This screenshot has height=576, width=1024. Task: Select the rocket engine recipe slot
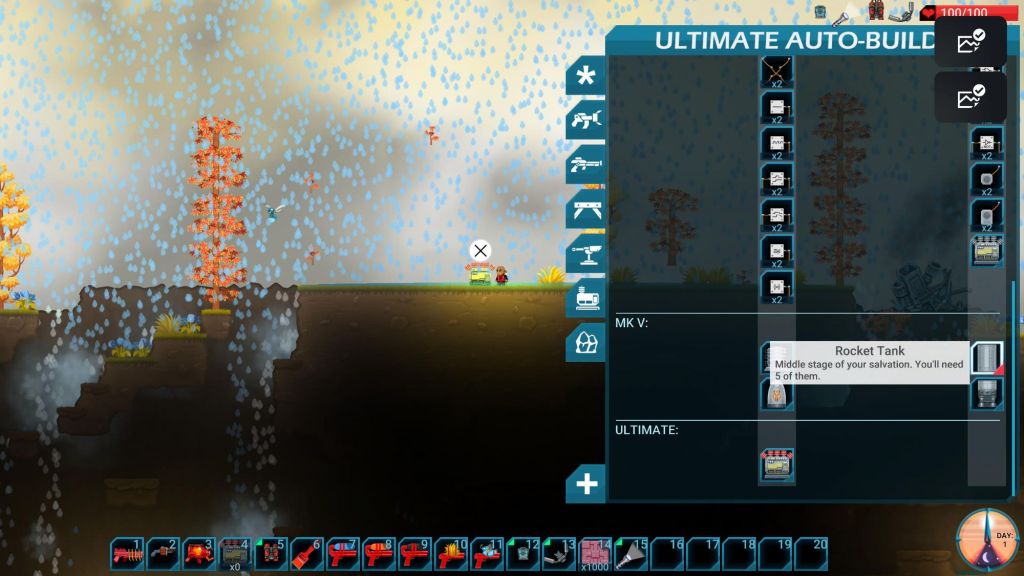986,393
